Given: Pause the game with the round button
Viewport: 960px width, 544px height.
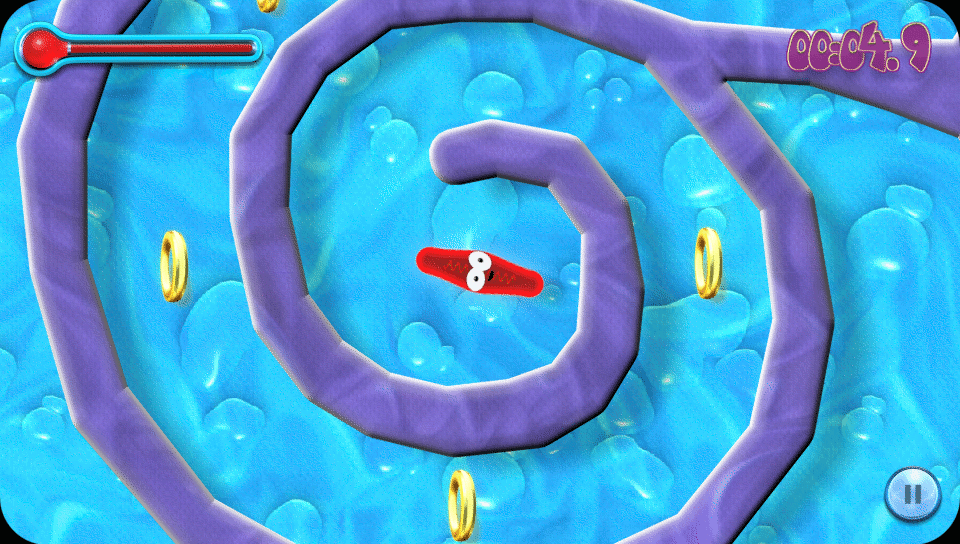Looking at the screenshot, I should pyautogui.click(x=912, y=492).
